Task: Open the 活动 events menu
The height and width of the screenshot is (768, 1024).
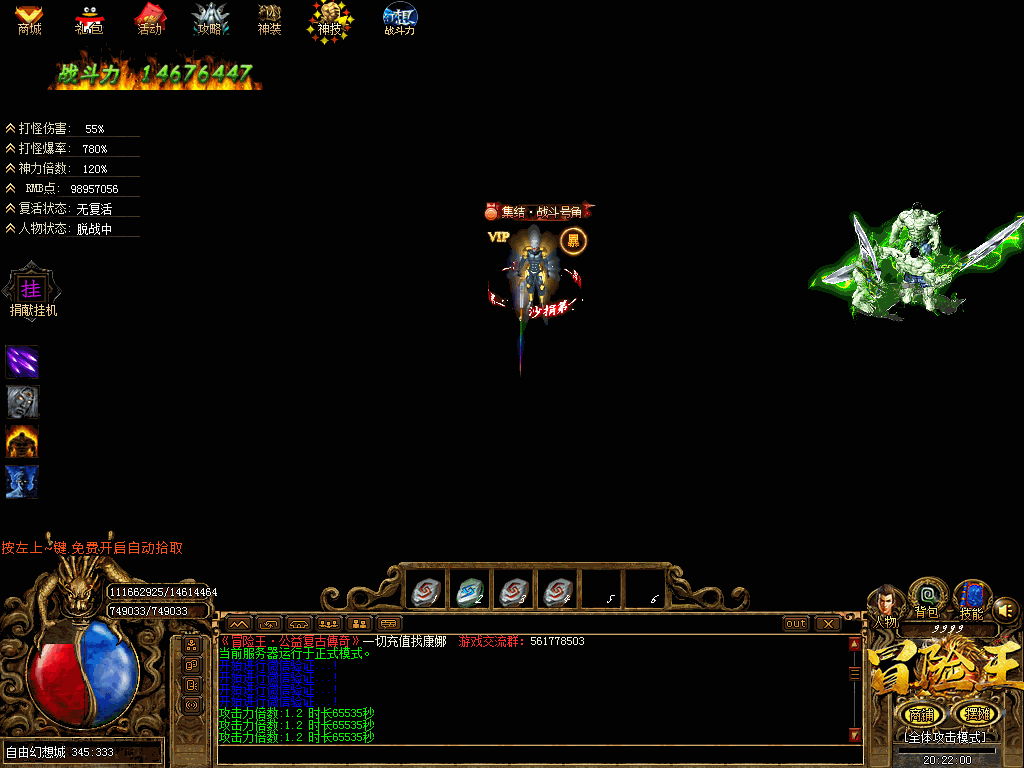Action: pyautogui.click(x=149, y=19)
